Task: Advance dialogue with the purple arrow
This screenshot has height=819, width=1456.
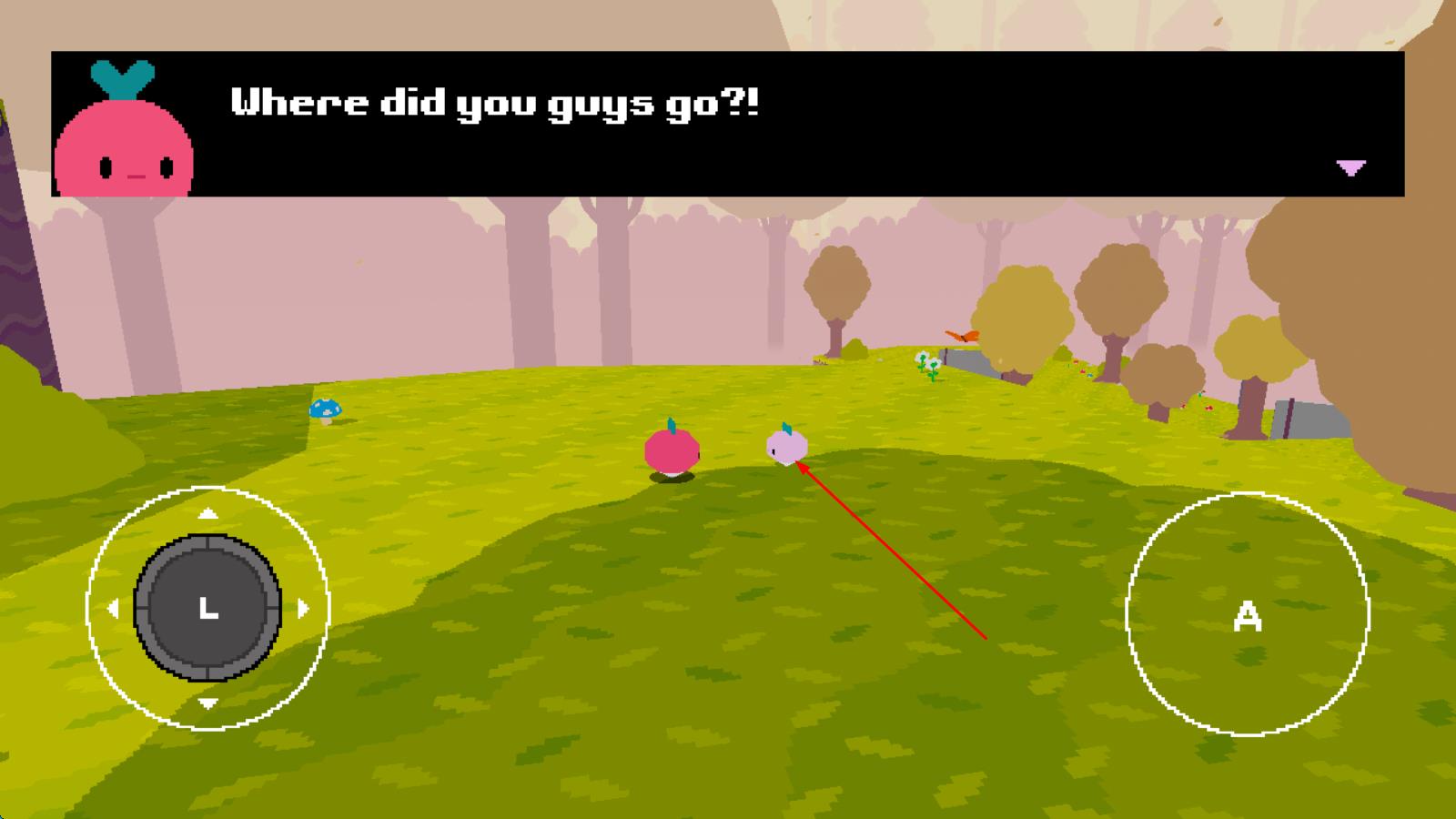Action: tap(1350, 167)
